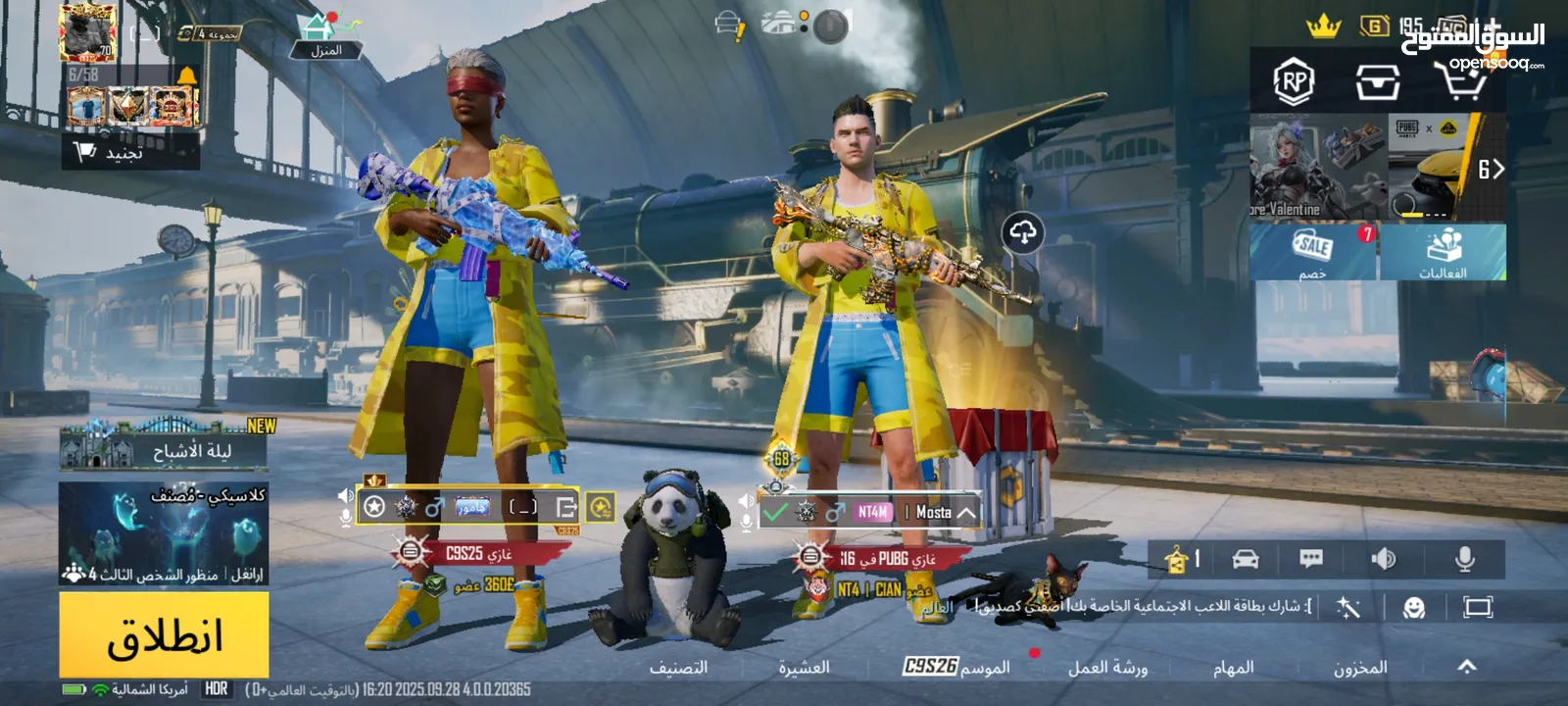The height and width of the screenshot is (706, 1568).
Task: Open the المهام missions tab
Action: [x=1233, y=668]
